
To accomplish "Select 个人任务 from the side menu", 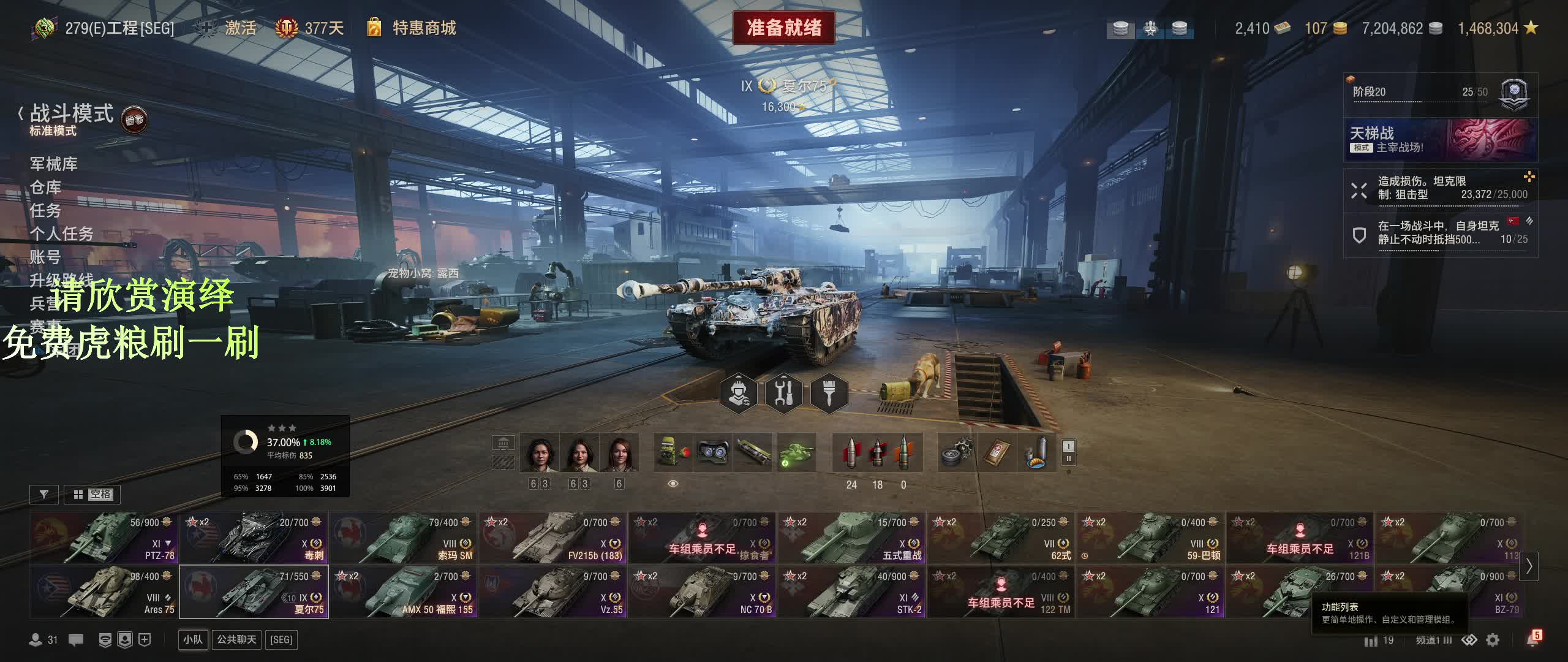I will click(62, 234).
